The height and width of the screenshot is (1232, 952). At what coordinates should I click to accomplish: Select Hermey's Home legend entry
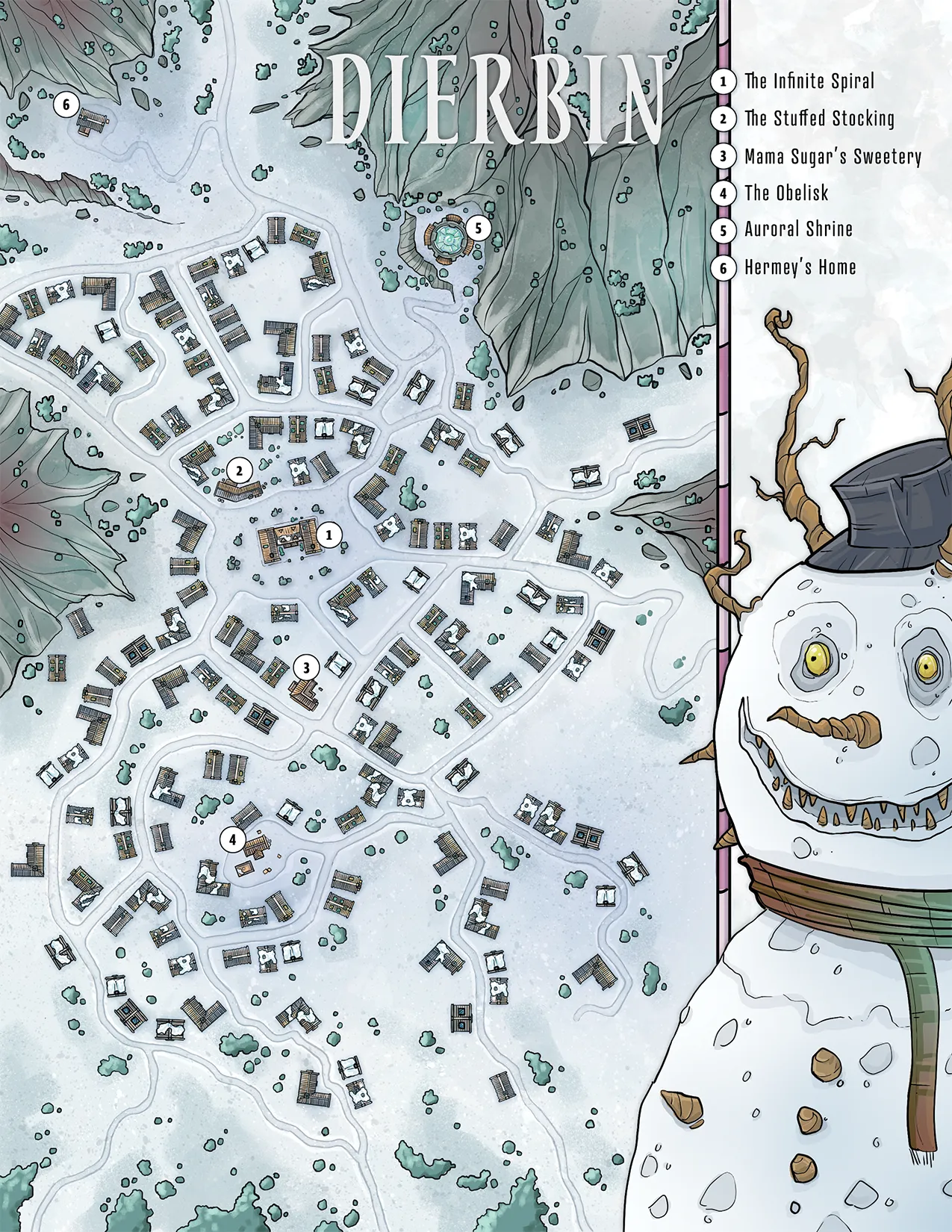800,267
